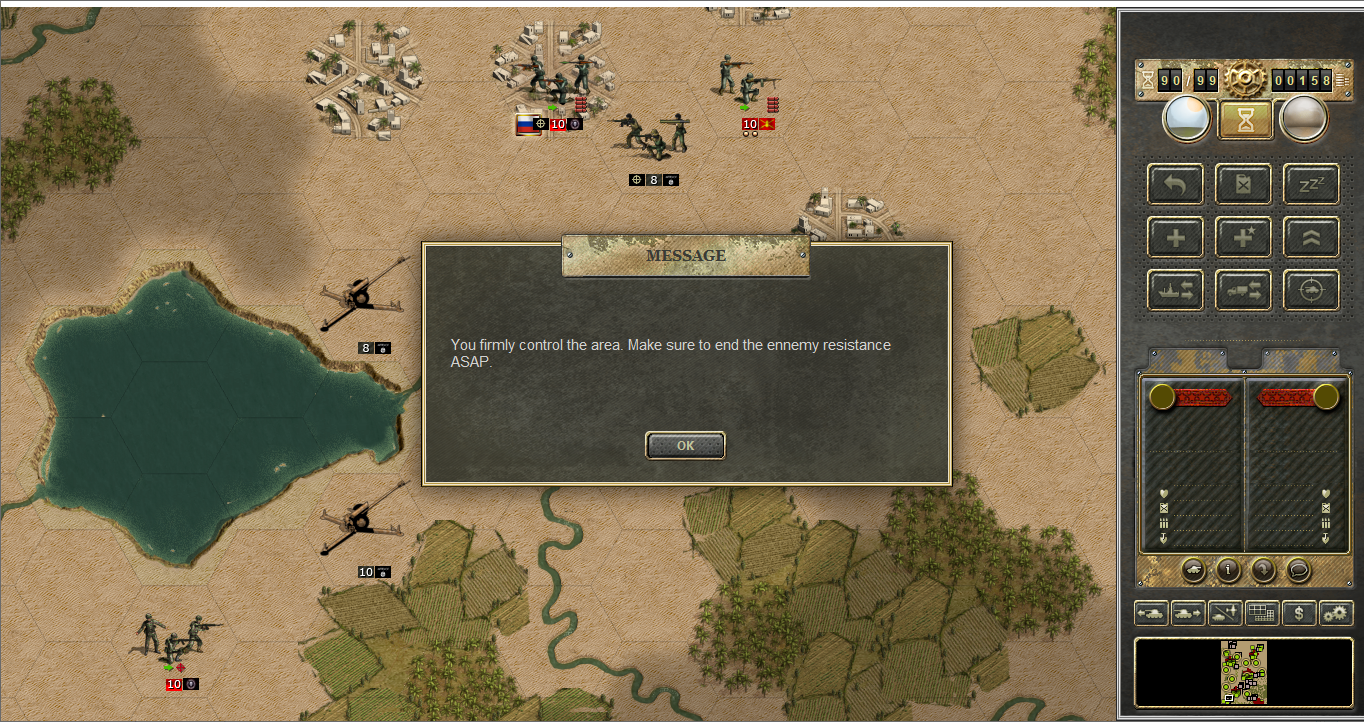Open the unit info round button
Screen dimensions: 1364x722
1228,570
